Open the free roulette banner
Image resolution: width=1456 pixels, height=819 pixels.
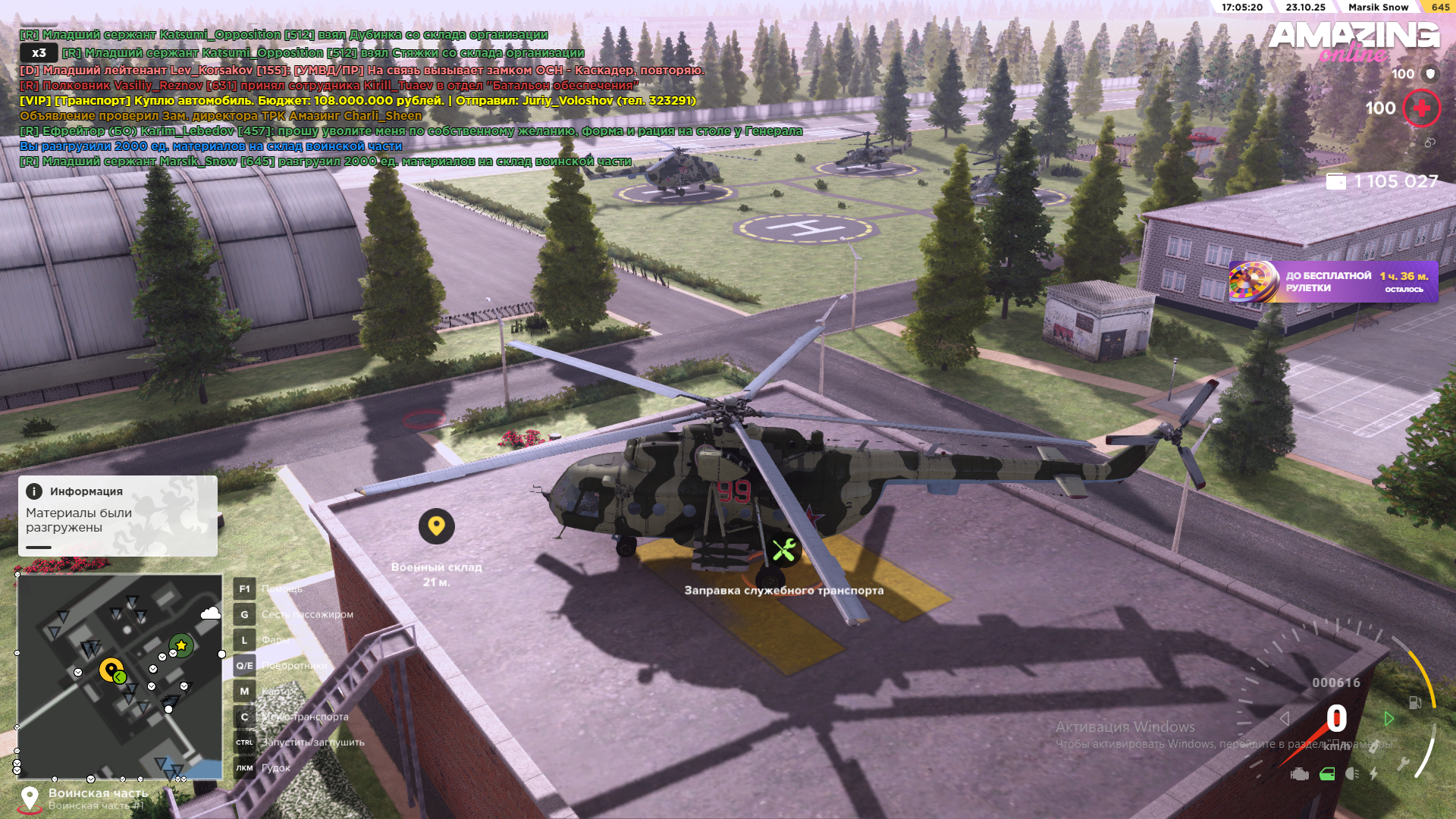(1333, 282)
